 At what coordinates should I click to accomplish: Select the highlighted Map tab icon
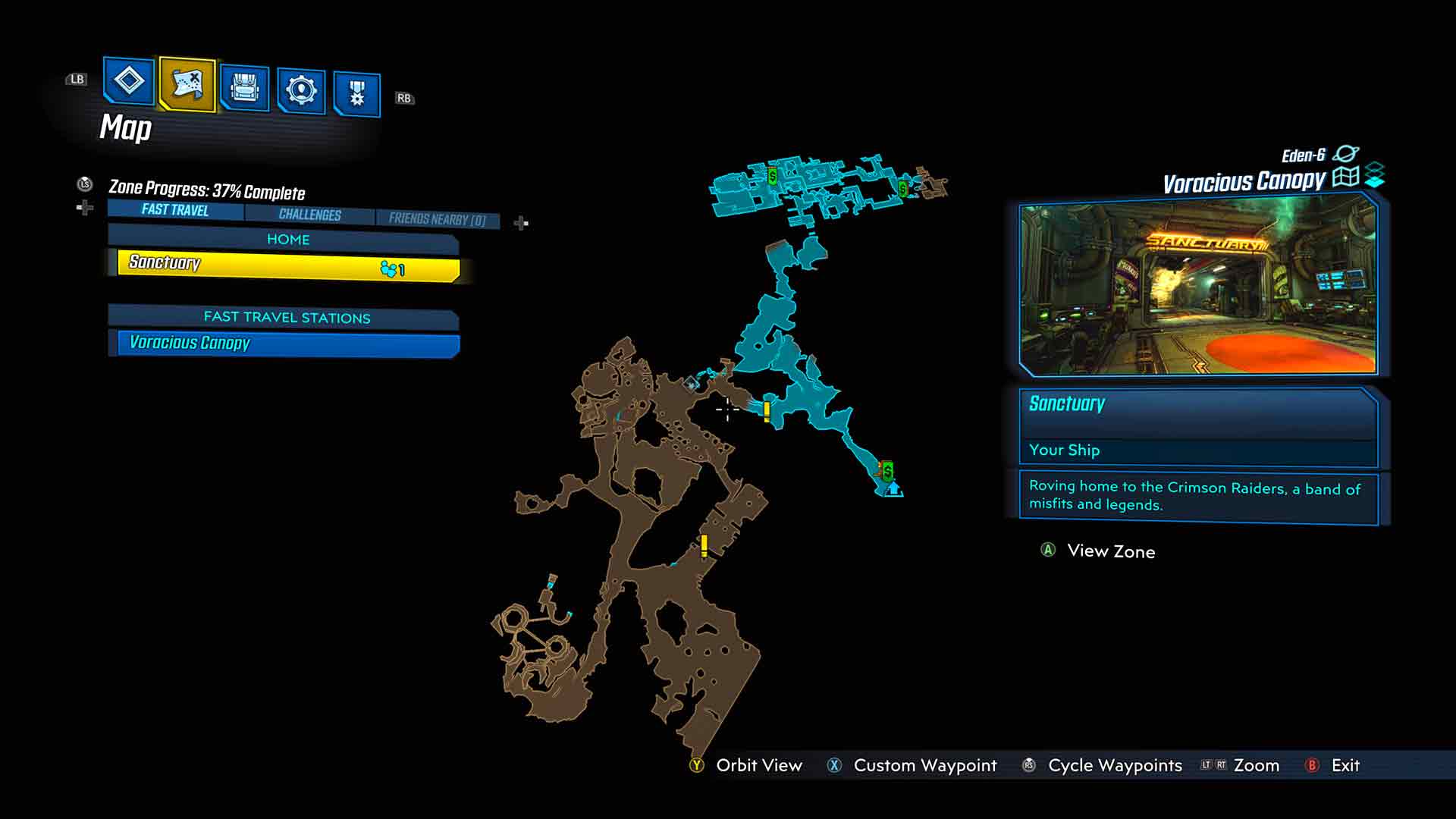[x=187, y=83]
